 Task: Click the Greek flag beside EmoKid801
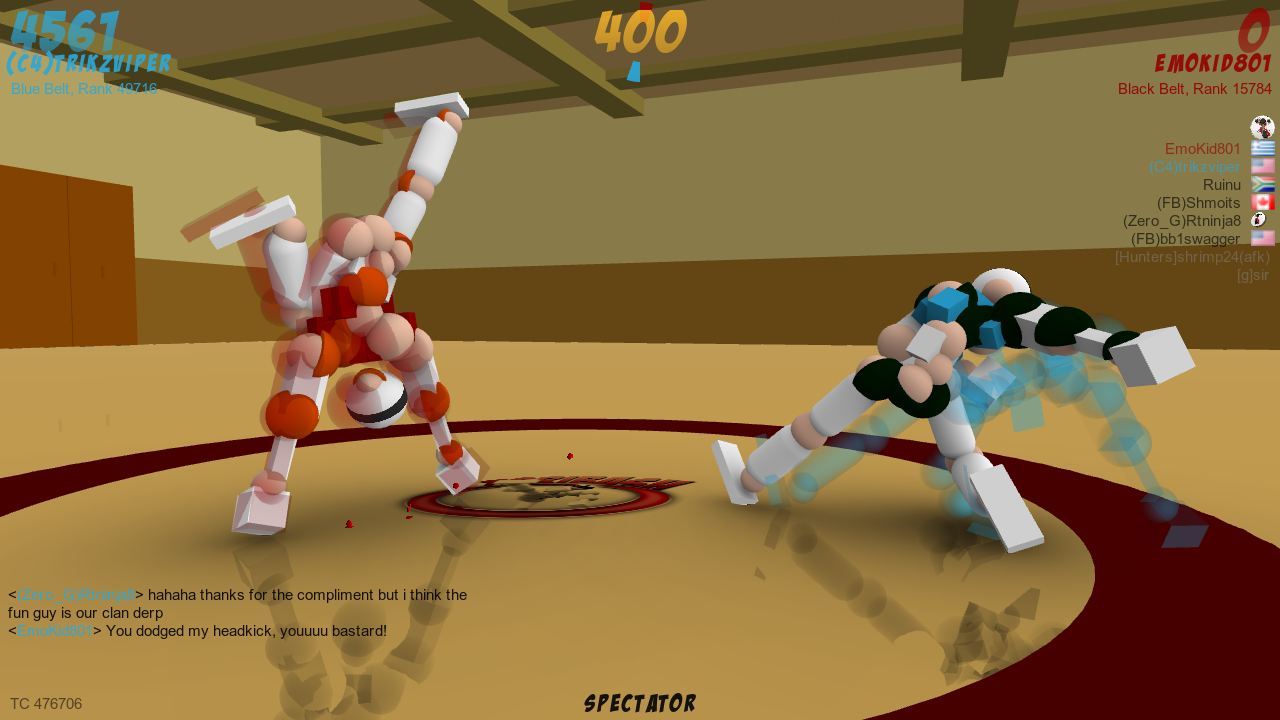click(x=1262, y=148)
